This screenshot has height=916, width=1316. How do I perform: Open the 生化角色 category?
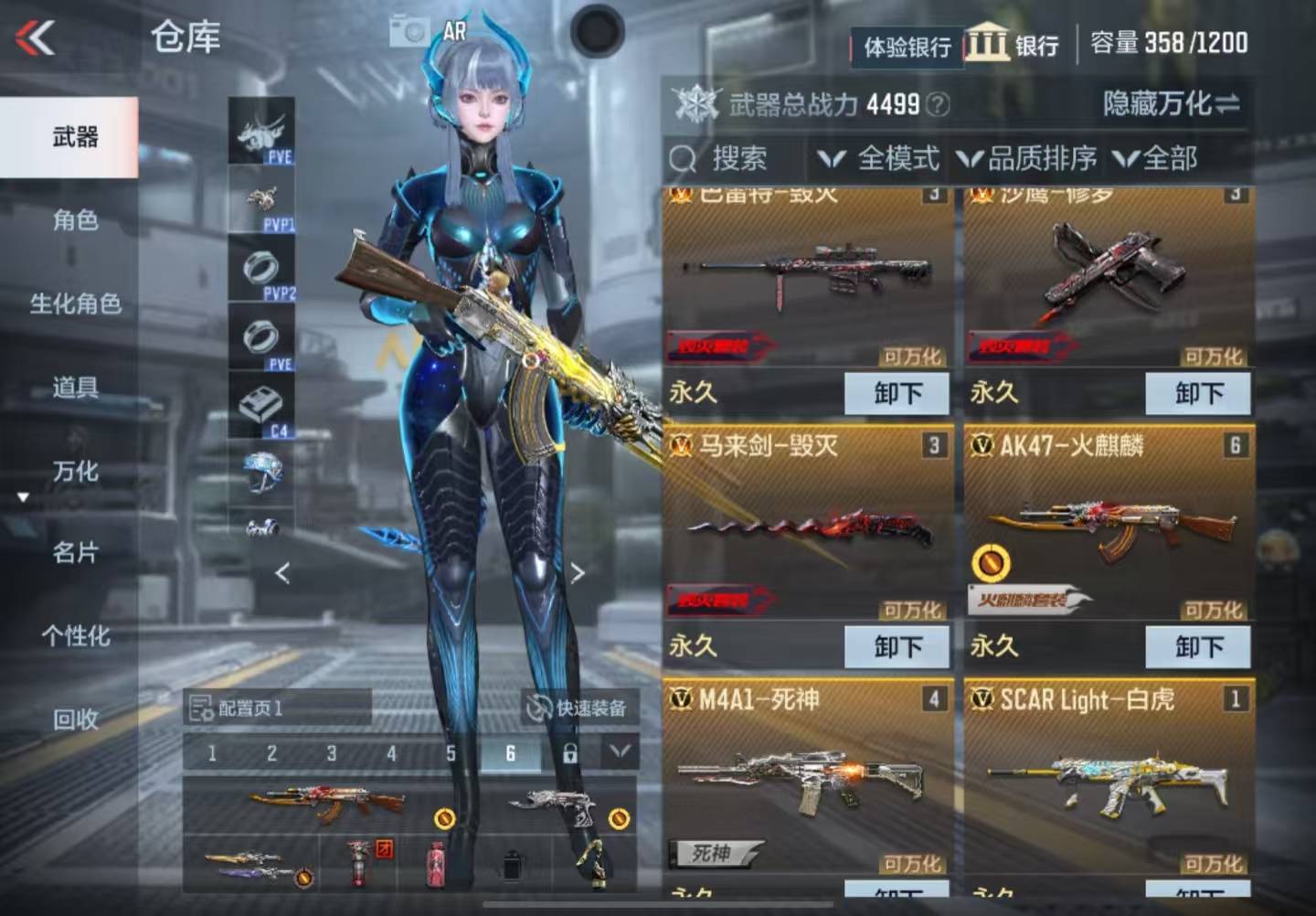coord(75,304)
